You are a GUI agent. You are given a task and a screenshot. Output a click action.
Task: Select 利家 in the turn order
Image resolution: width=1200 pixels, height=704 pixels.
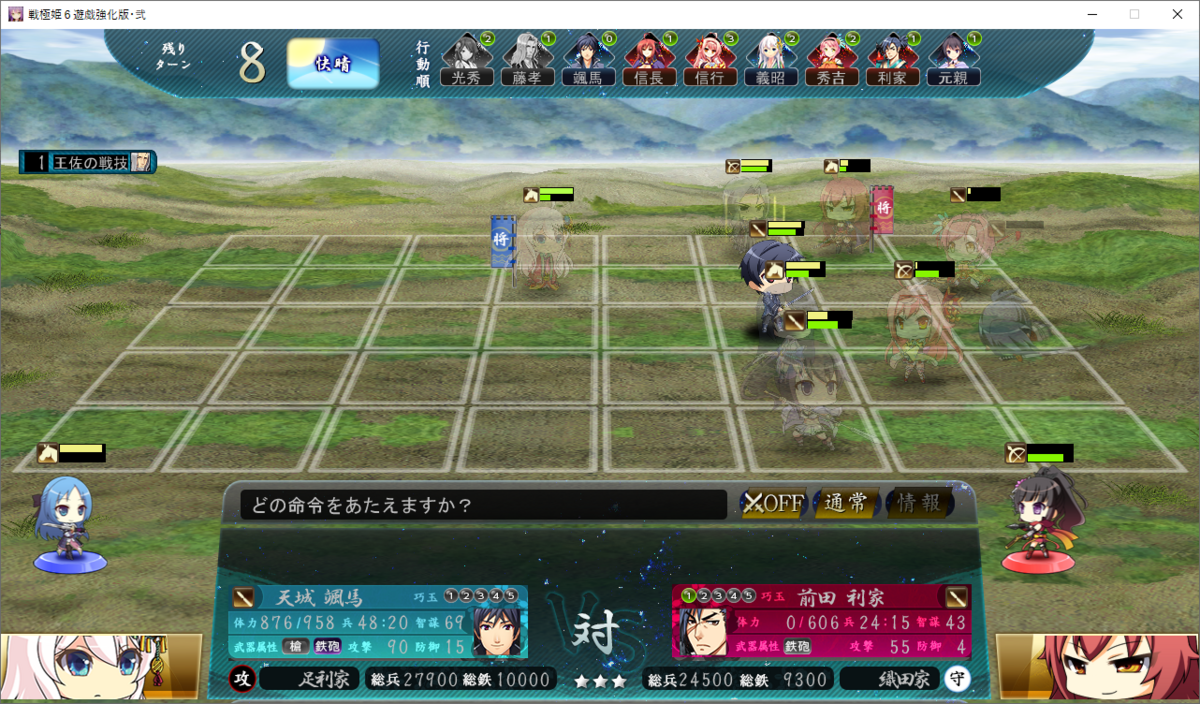(892, 61)
